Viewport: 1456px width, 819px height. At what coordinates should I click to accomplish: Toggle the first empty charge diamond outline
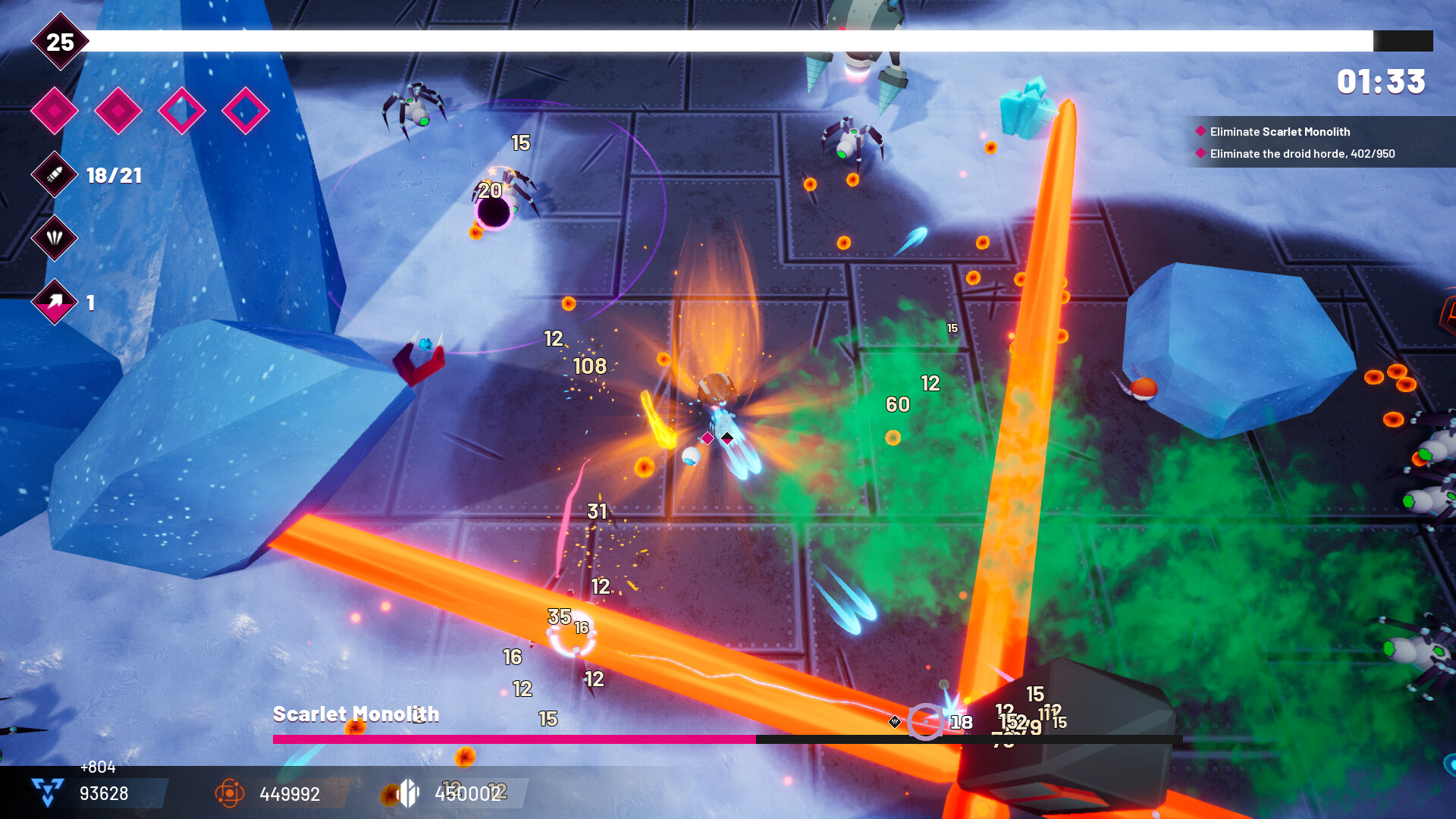point(182,110)
